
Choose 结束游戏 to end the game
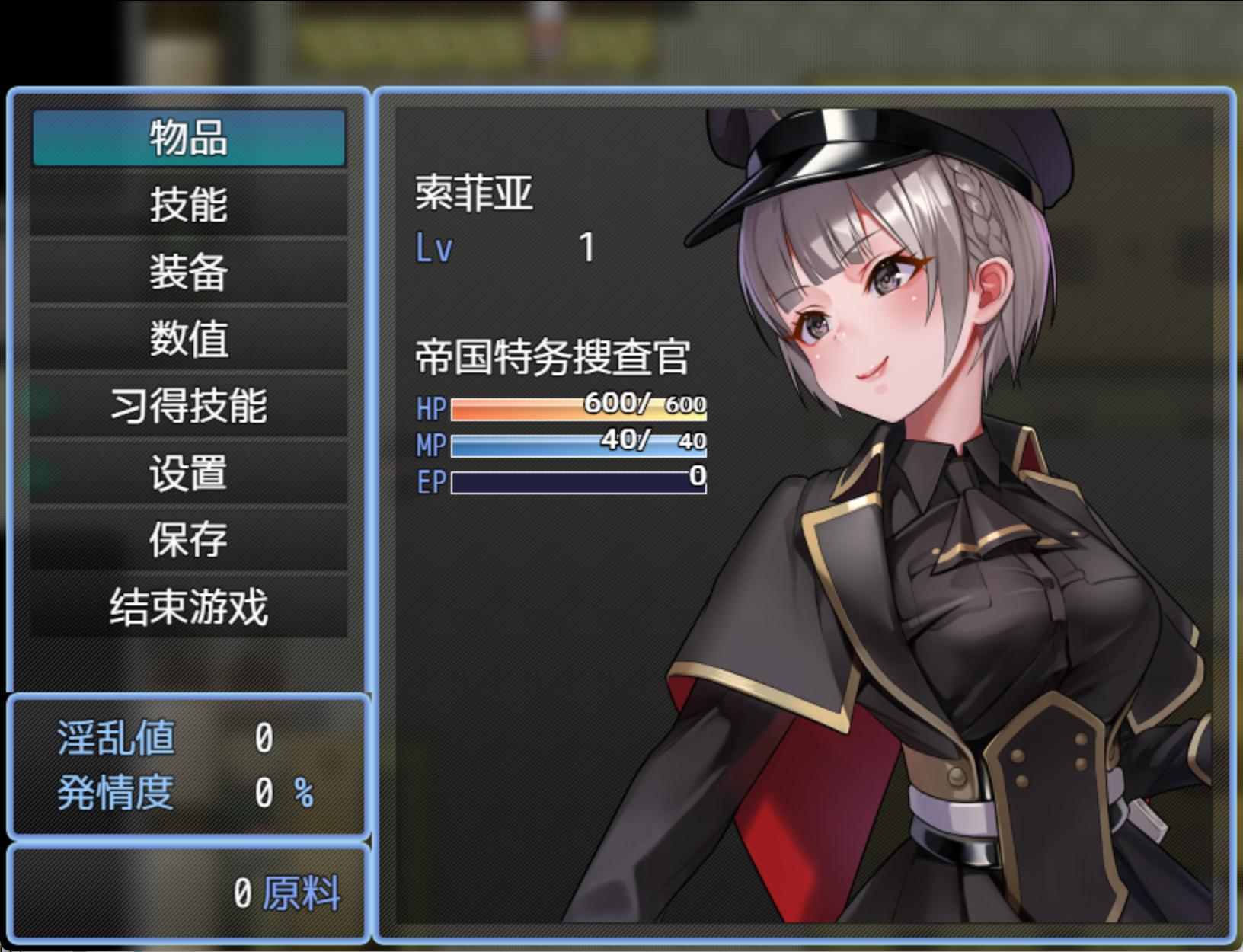pos(188,607)
